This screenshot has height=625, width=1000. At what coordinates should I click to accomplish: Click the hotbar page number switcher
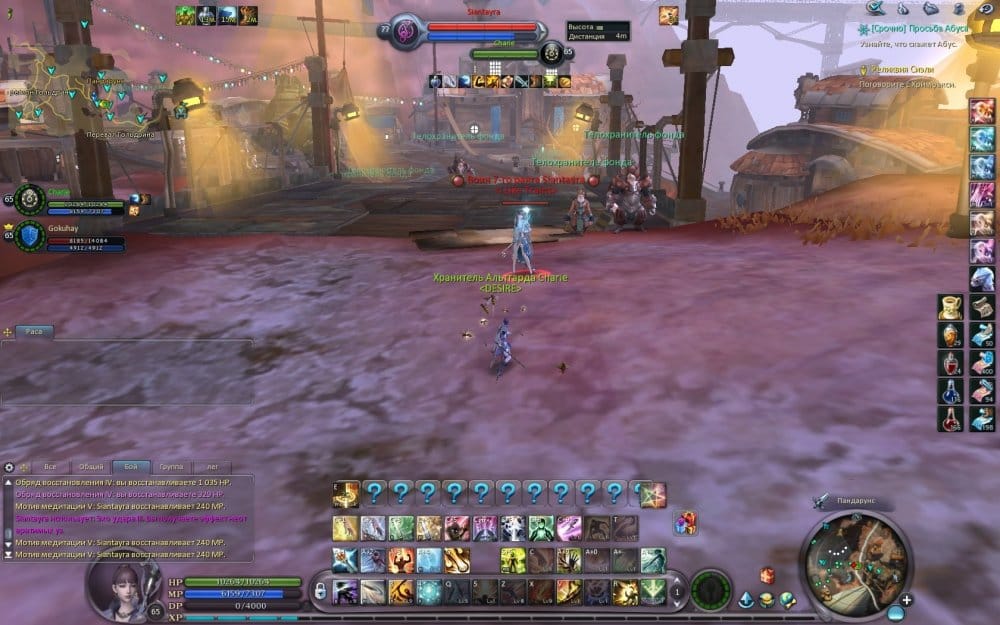click(678, 592)
